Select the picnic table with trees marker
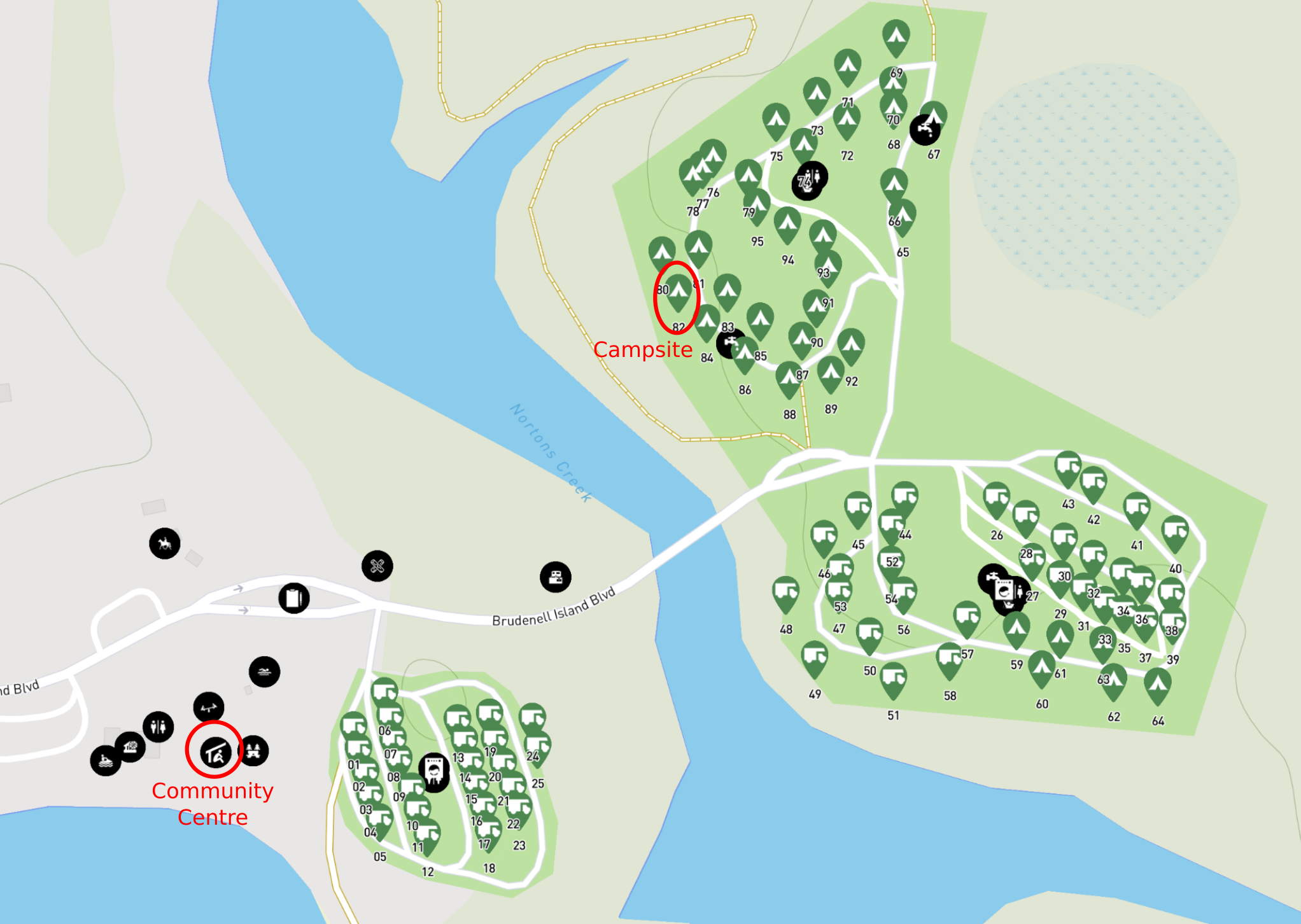Screen dimensions: 1301x924 pyautogui.click(x=253, y=751)
